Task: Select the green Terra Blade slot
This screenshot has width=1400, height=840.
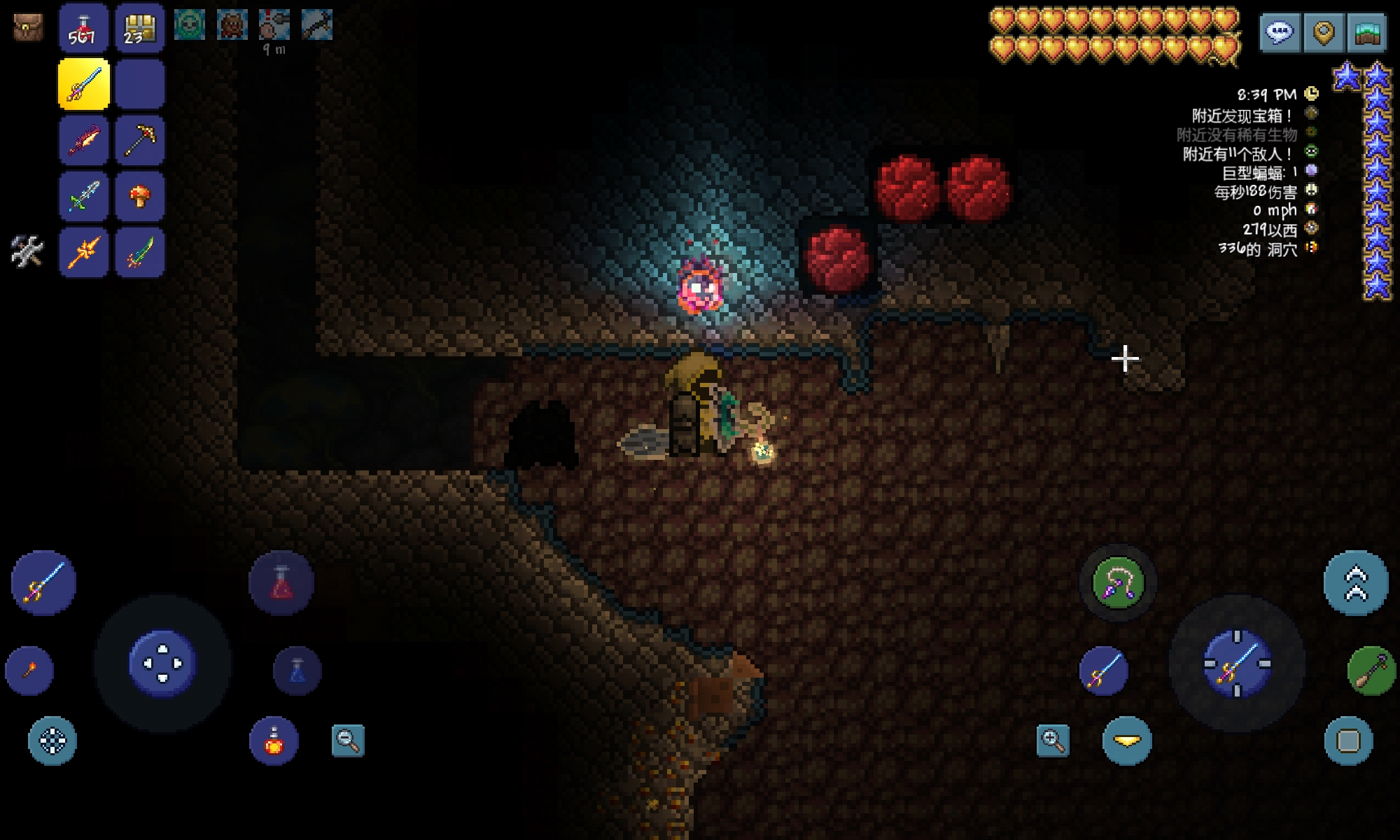Action: 139,253
